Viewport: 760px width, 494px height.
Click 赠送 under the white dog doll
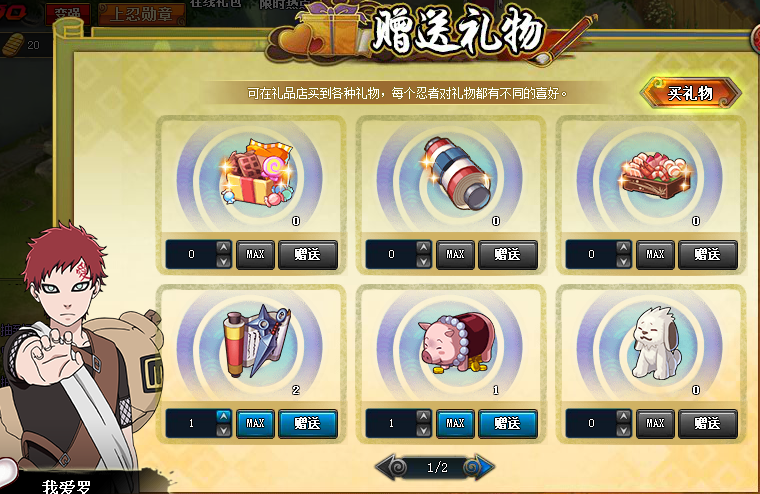(708, 423)
